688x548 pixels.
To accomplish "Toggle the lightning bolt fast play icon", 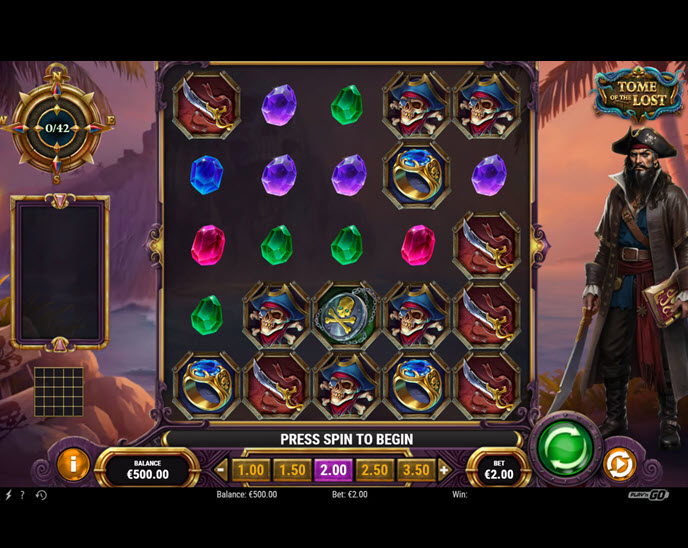I will coord(8,495).
